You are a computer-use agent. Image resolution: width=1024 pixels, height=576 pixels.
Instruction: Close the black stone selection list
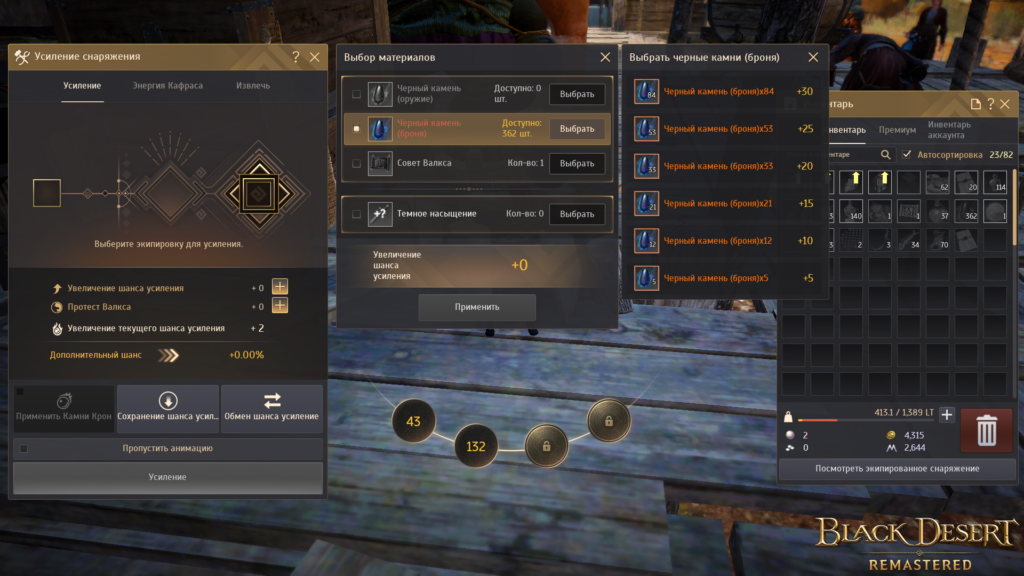[x=813, y=58]
